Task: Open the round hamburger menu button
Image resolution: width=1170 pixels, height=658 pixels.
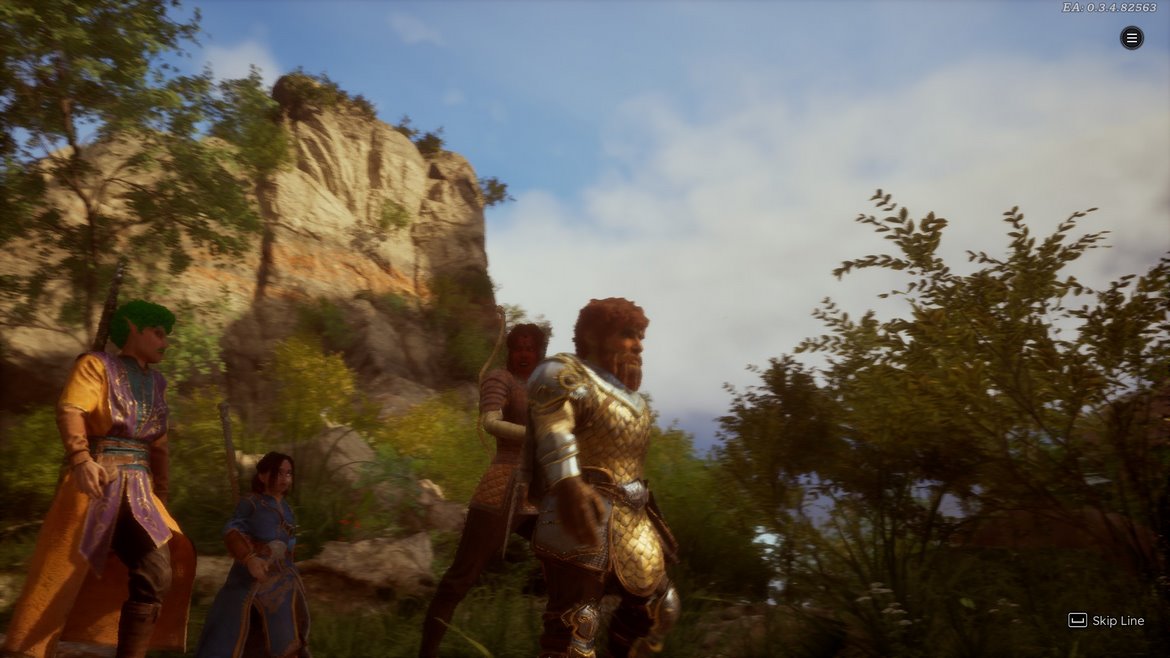Action: tap(1131, 38)
